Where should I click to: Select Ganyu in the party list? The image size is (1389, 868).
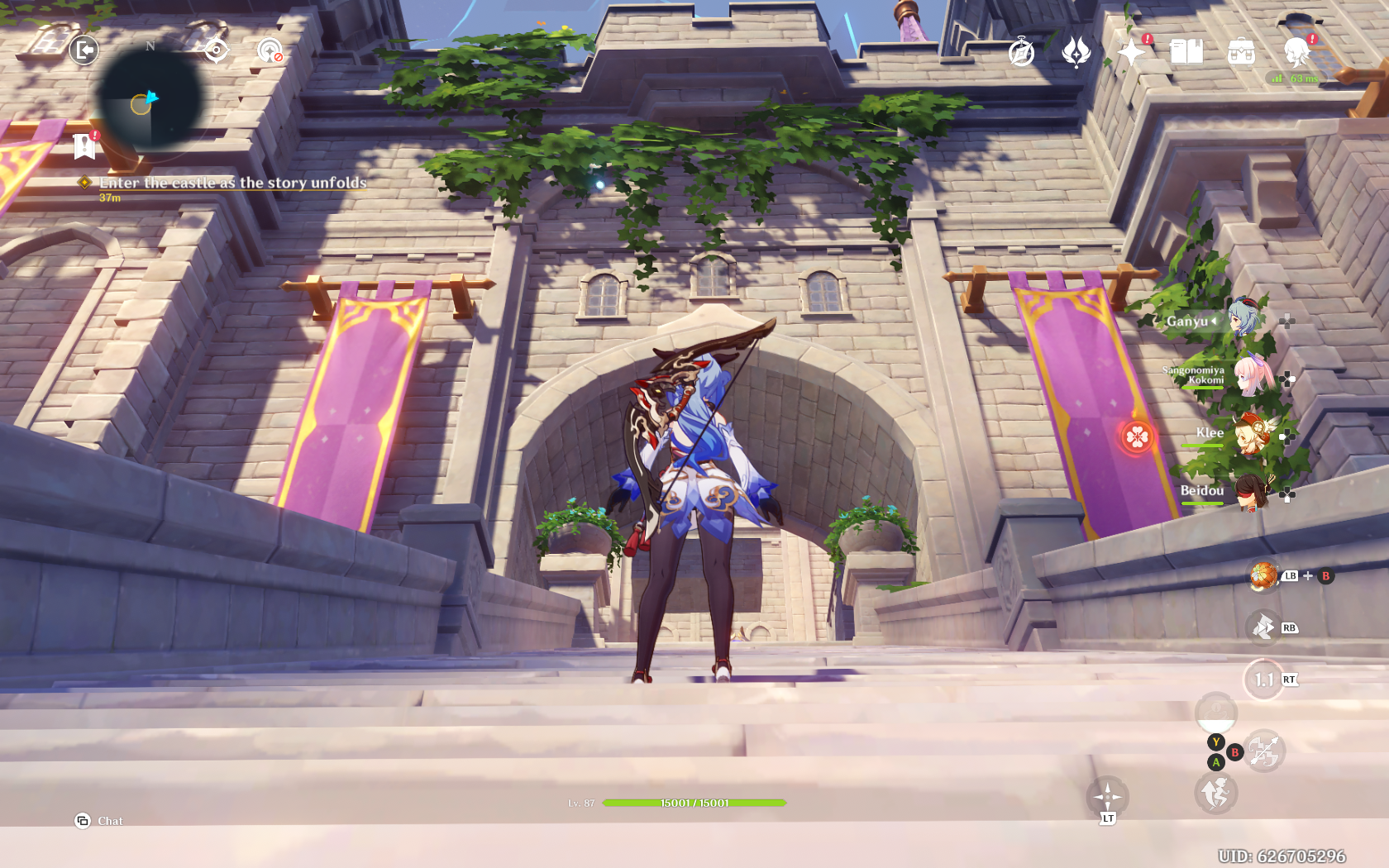(x=1243, y=319)
